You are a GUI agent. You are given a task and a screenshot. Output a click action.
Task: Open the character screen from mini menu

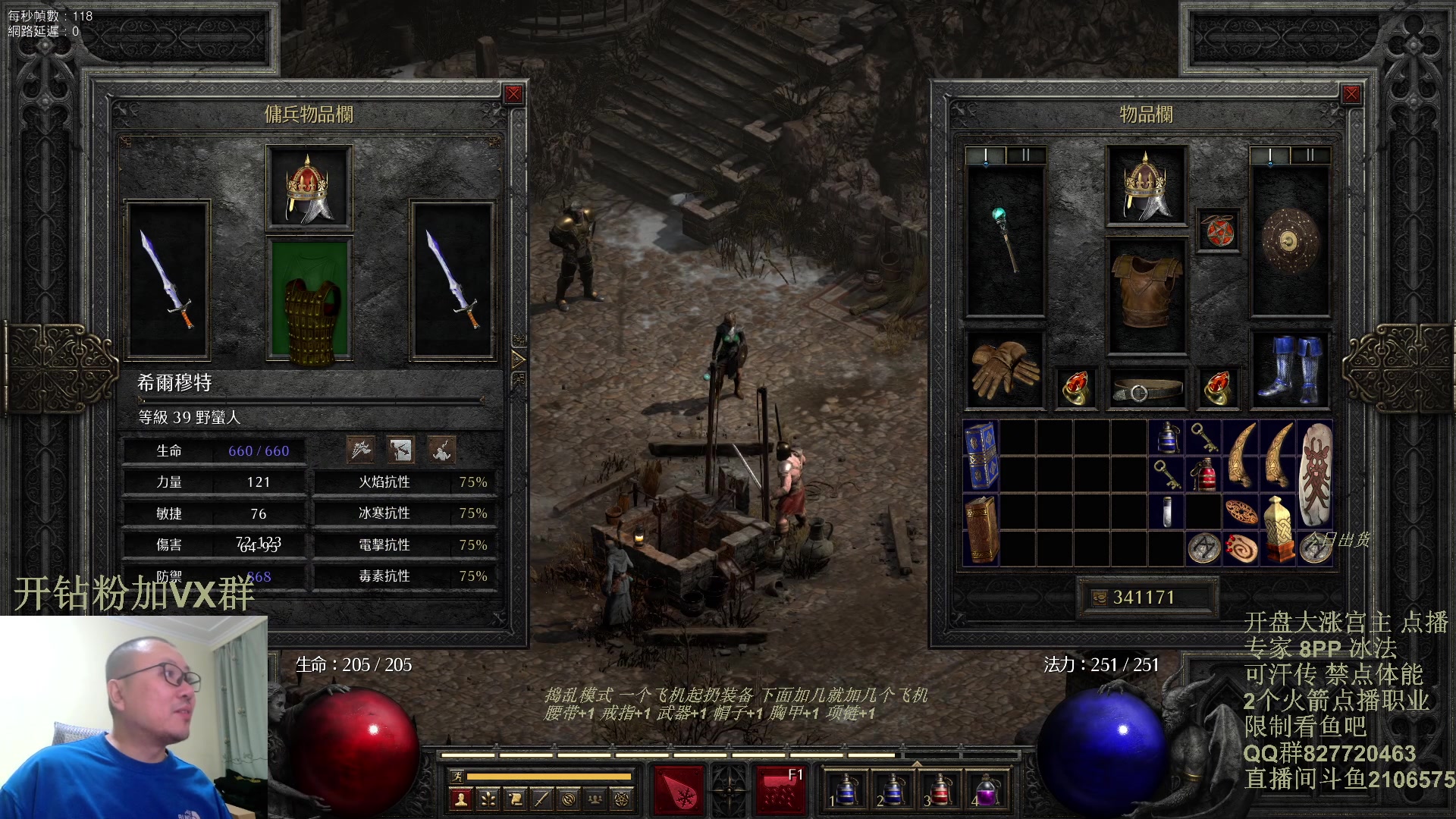pyautogui.click(x=460, y=799)
